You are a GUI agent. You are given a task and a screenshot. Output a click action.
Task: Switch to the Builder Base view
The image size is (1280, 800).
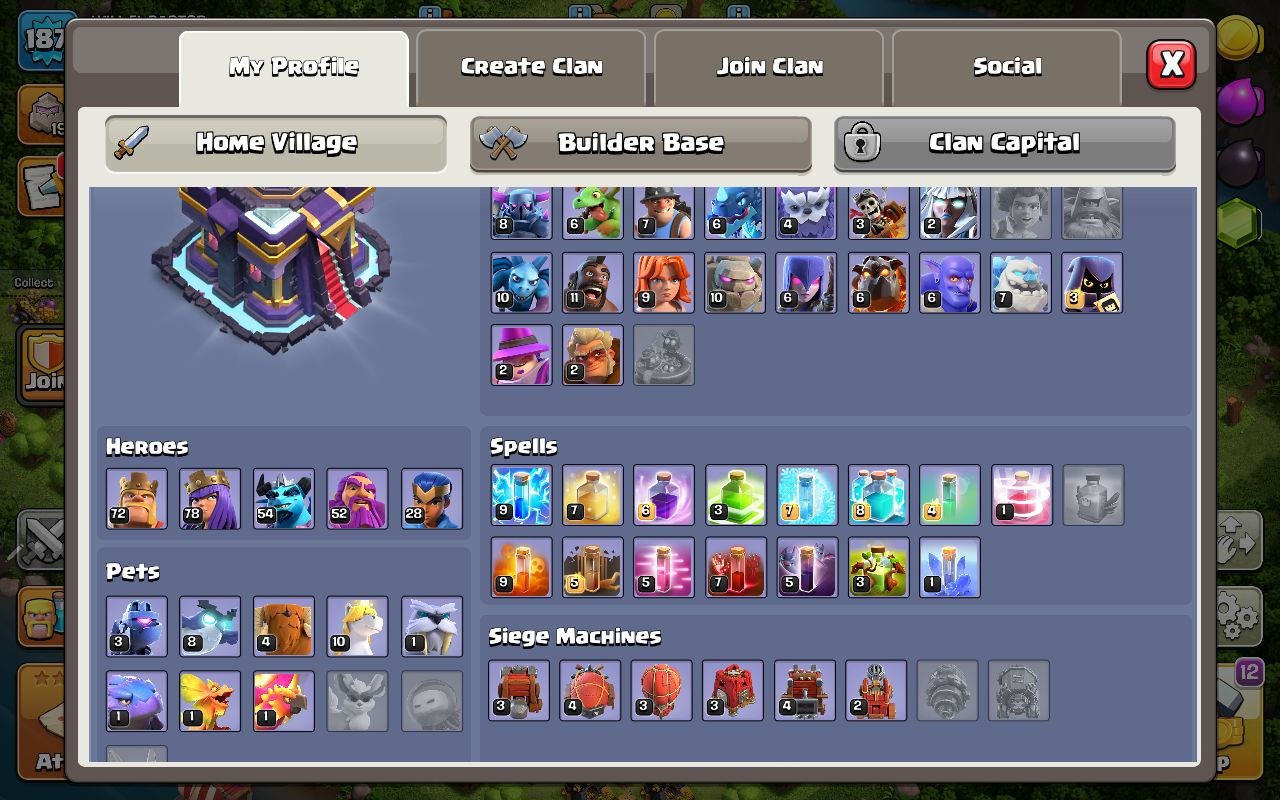click(x=640, y=143)
